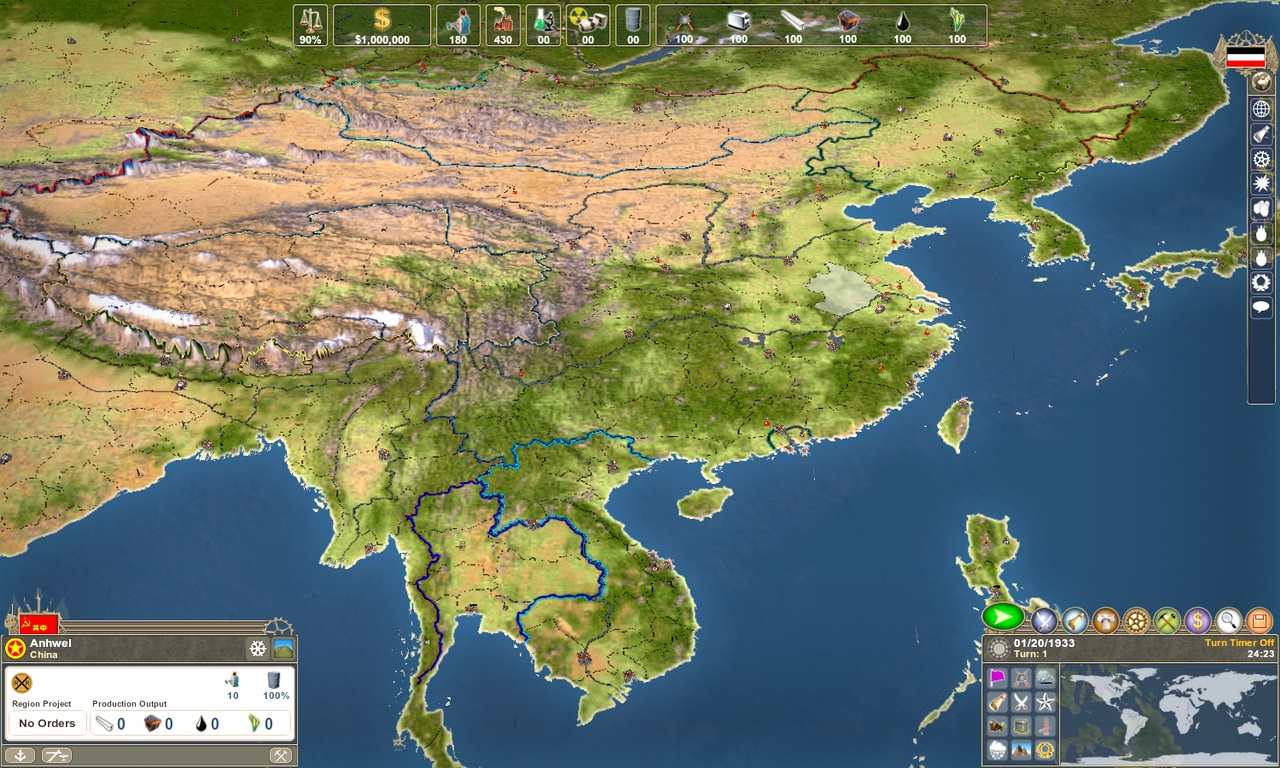
Task: Save the game using the floppy disk icon
Action: [1257, 620]
